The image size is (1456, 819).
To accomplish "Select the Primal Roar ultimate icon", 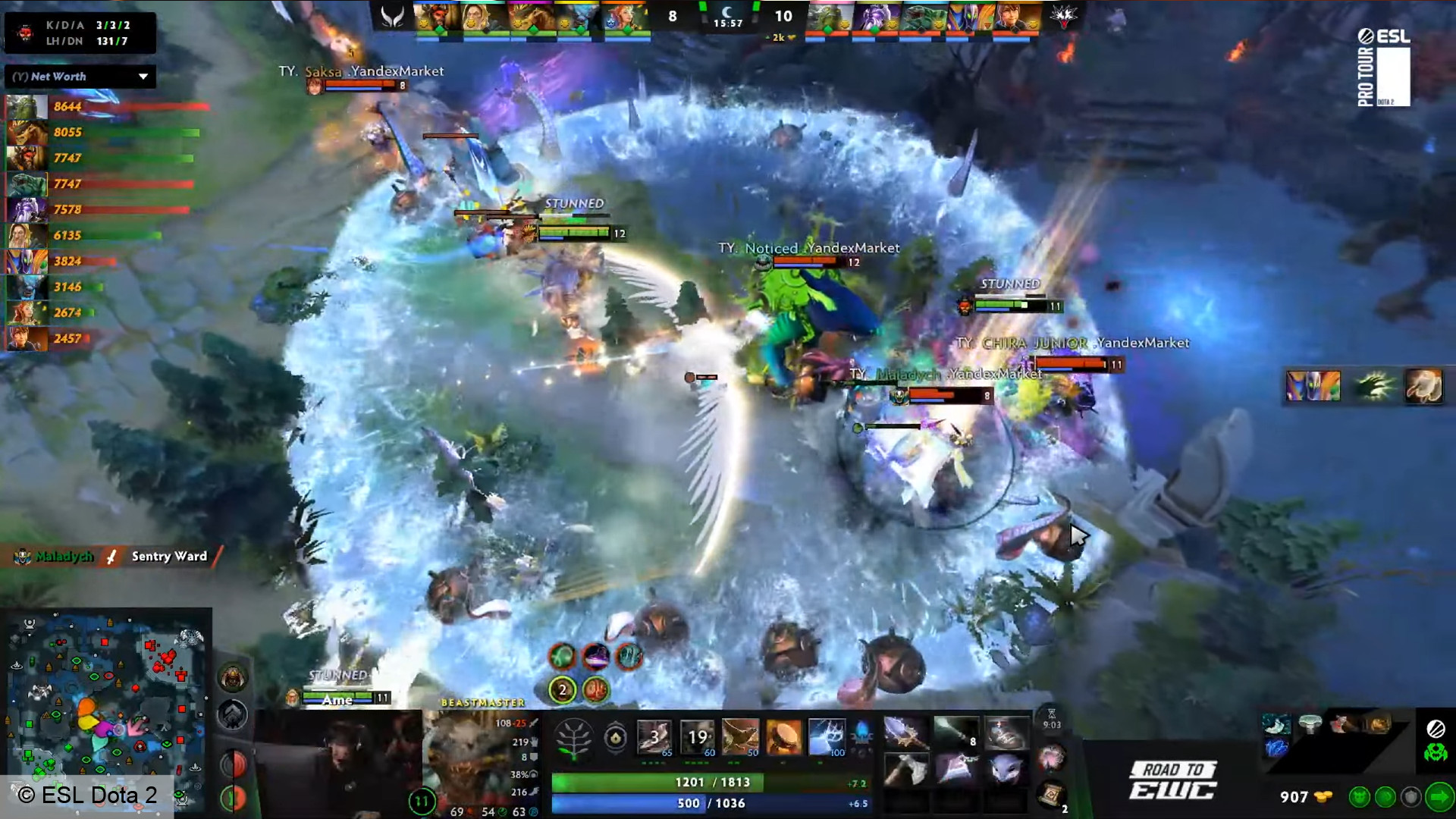I will pyautogui.click(x=827, y=736).
